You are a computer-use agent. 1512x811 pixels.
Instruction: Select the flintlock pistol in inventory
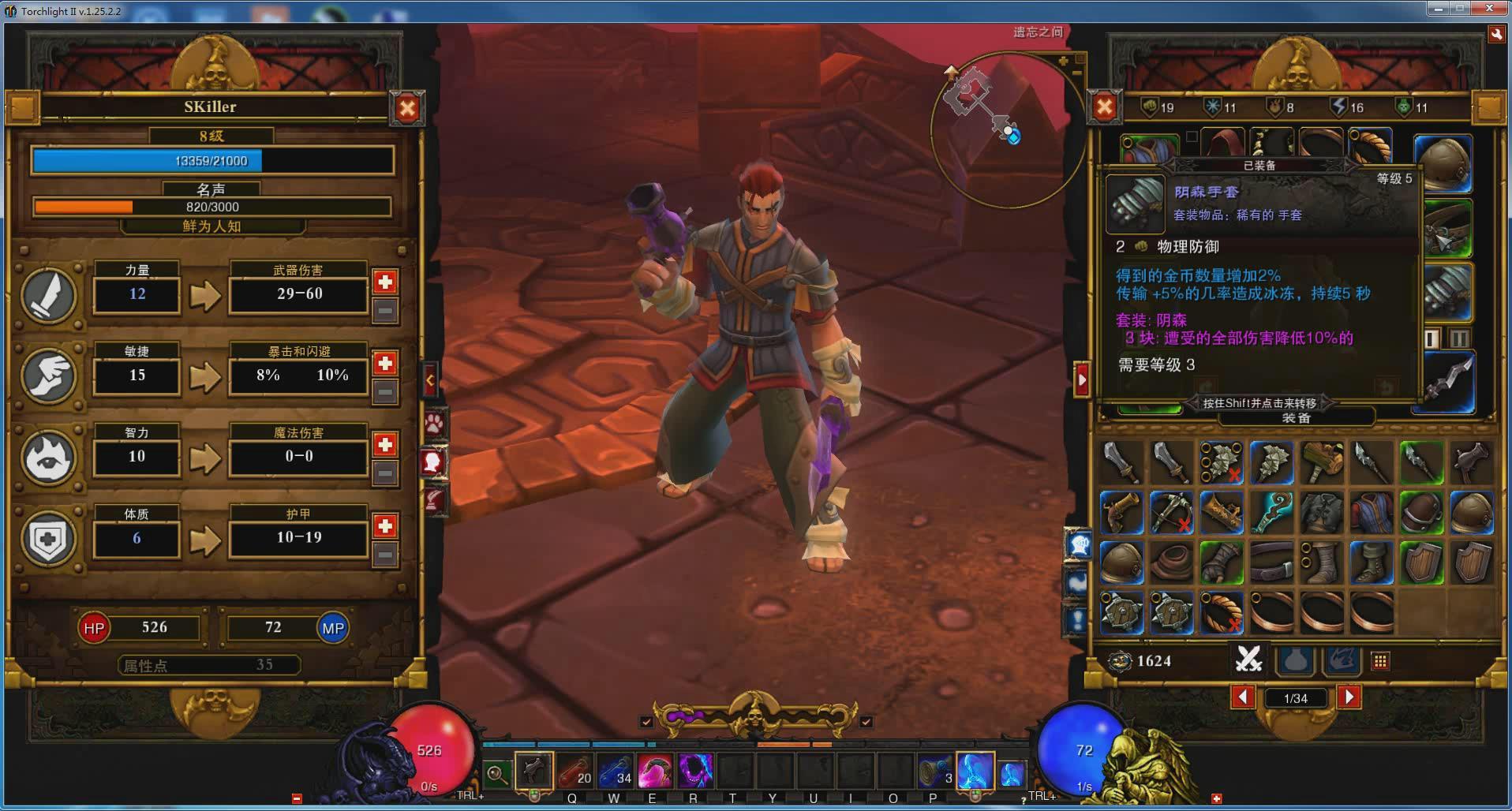pyautogui.click(x=1121, y=512)
